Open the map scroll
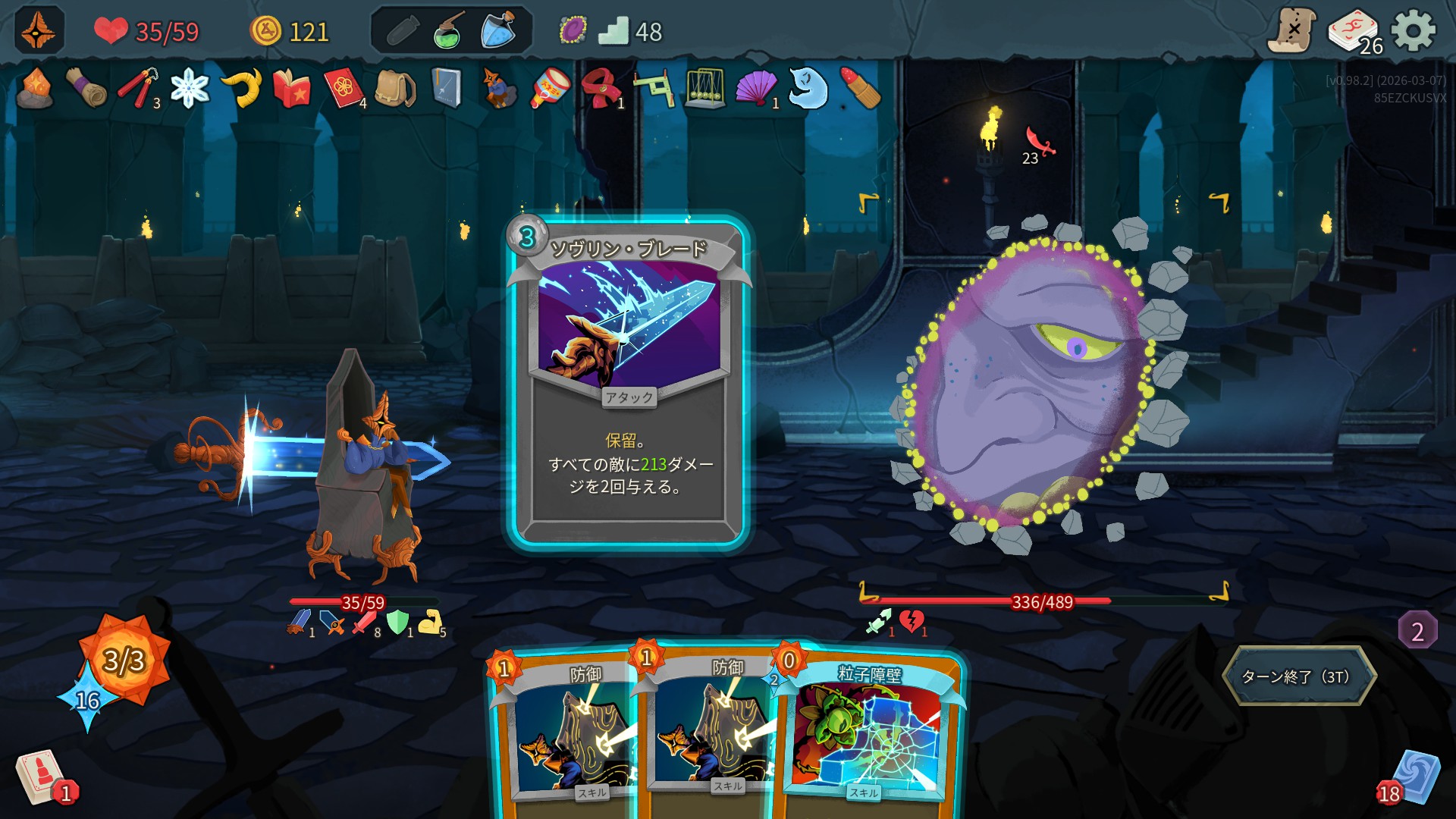The height and width of the screenshot is (819, 1456). (x=1291, y=31)
